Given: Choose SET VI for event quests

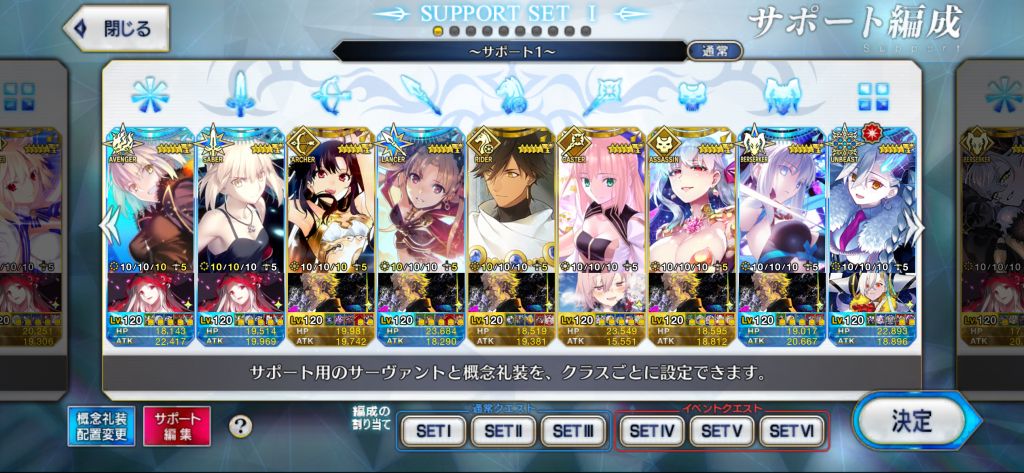Looking at the screenshot, I should [x=792, y=431].
